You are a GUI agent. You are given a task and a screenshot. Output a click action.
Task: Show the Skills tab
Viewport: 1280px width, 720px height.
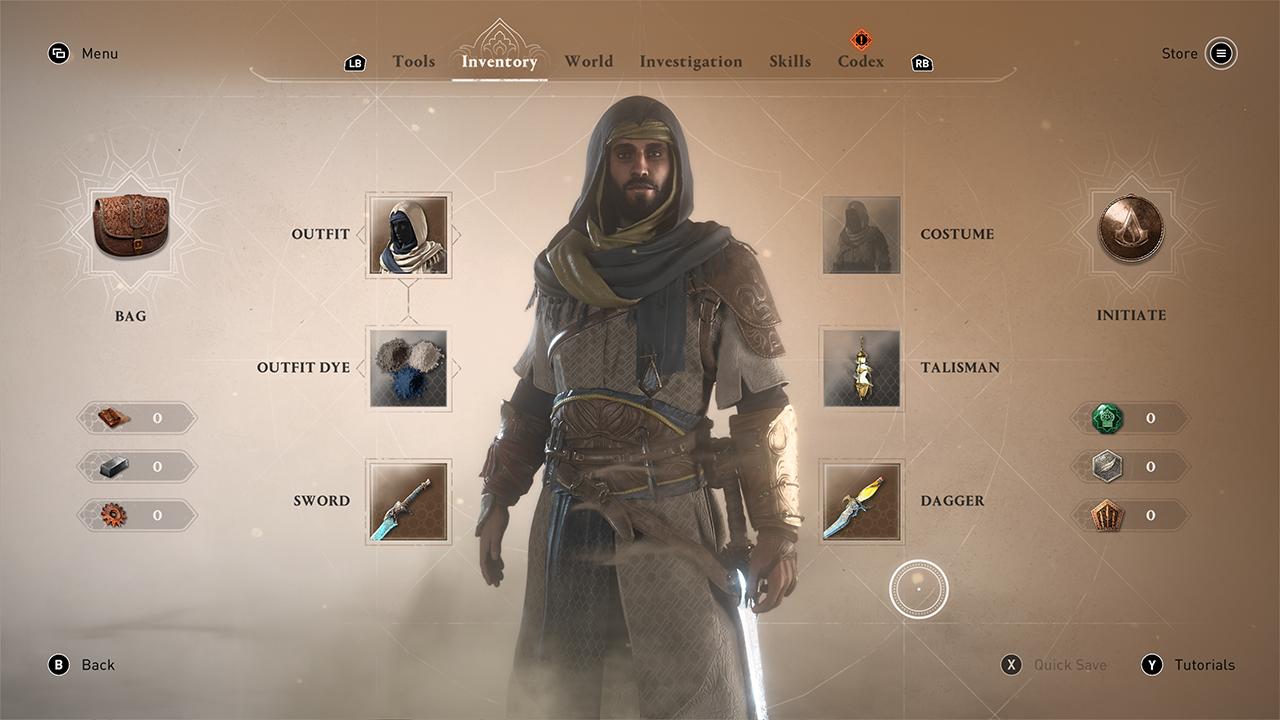click(790, 61)
